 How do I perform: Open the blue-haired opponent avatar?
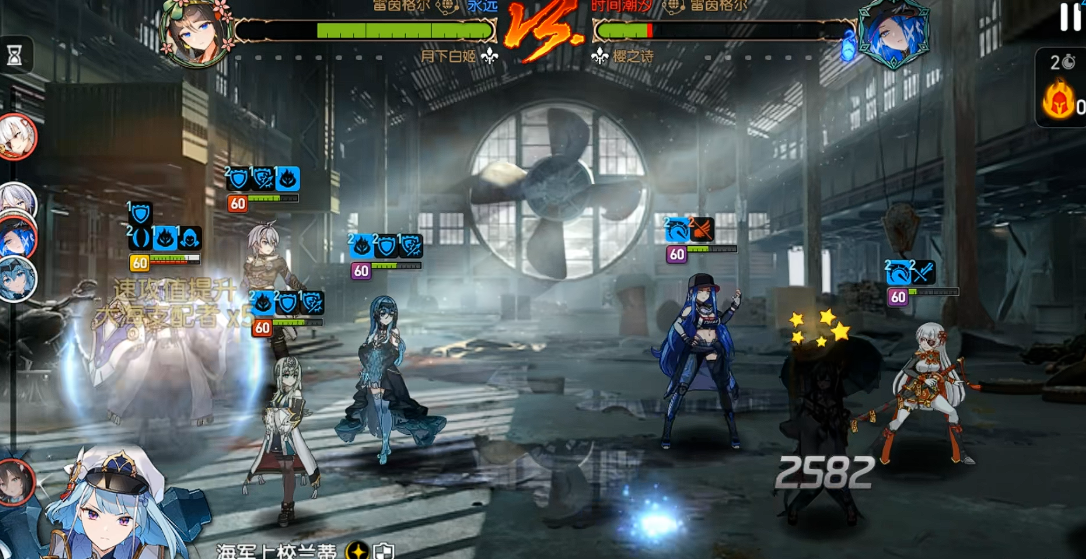coord(893,33)
